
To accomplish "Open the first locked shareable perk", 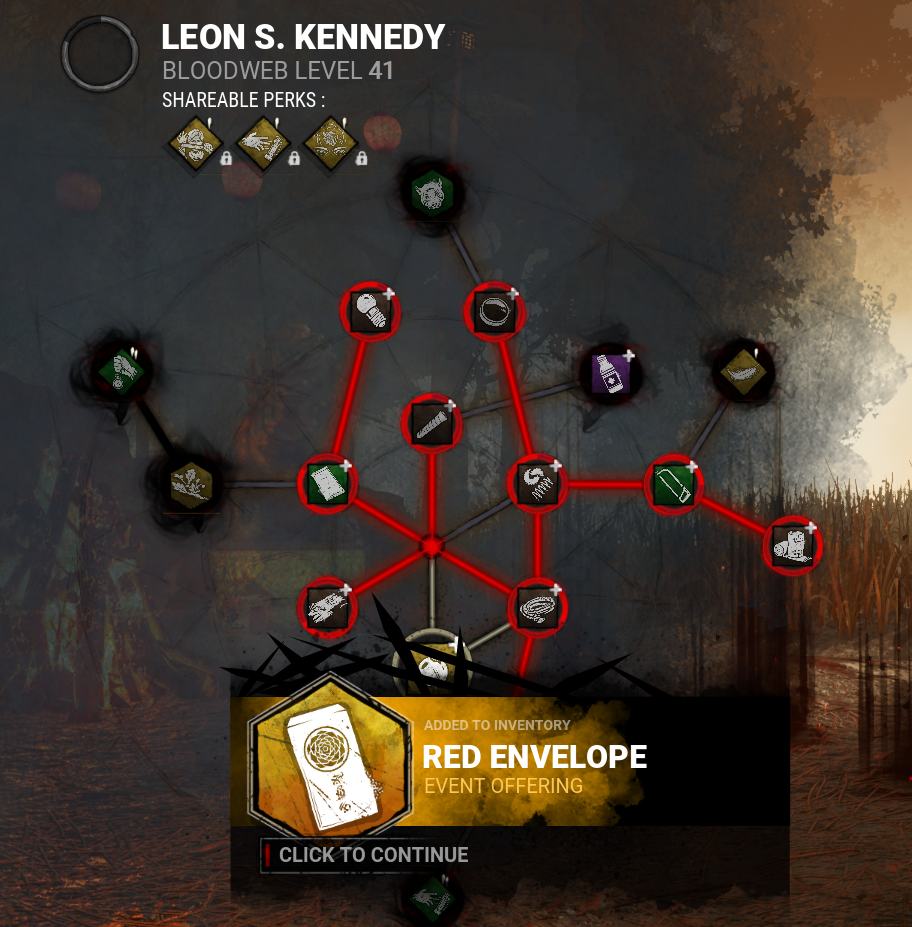I will (195, 141).
